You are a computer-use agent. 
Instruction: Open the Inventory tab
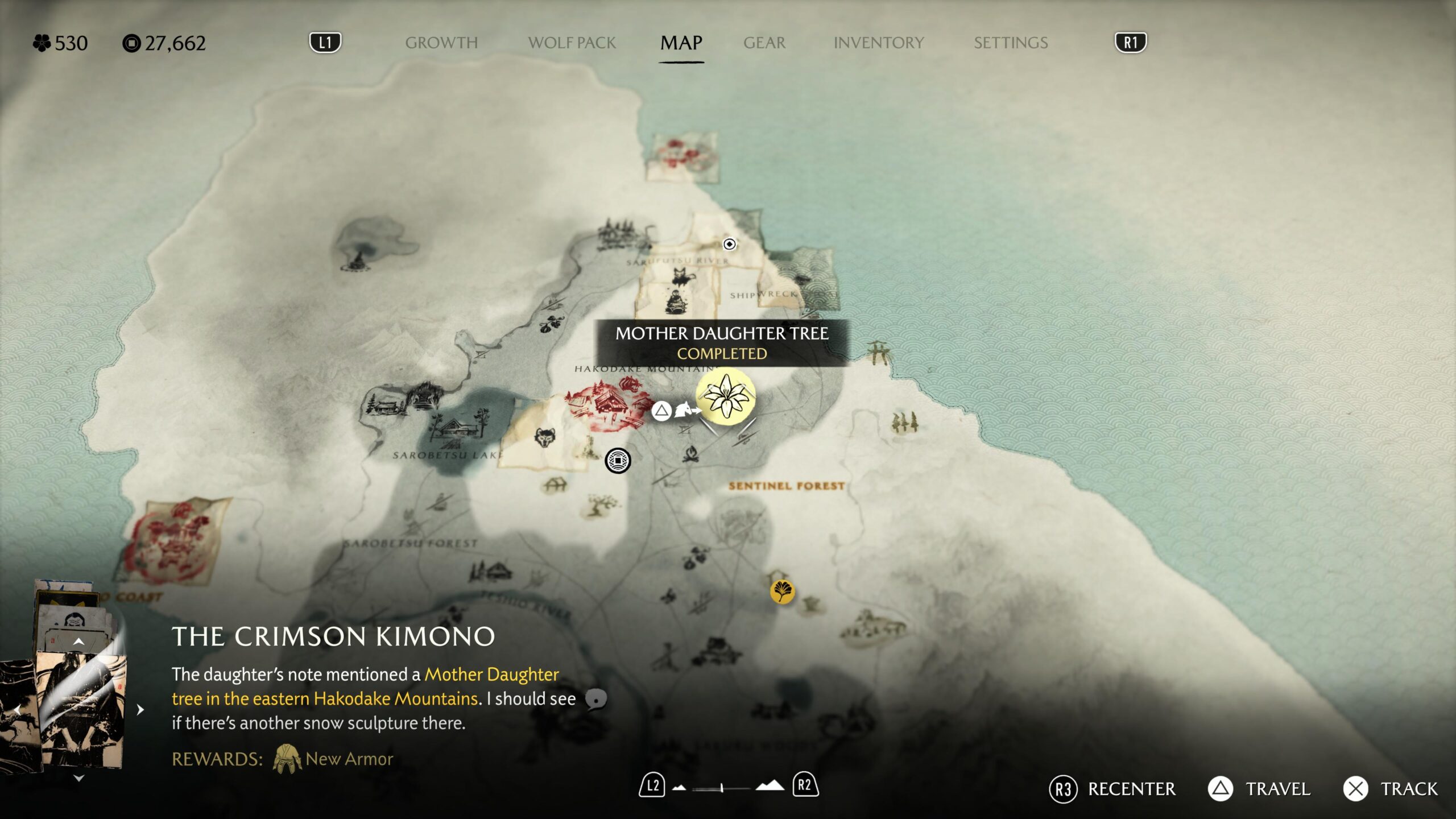[x=878, y=43]
